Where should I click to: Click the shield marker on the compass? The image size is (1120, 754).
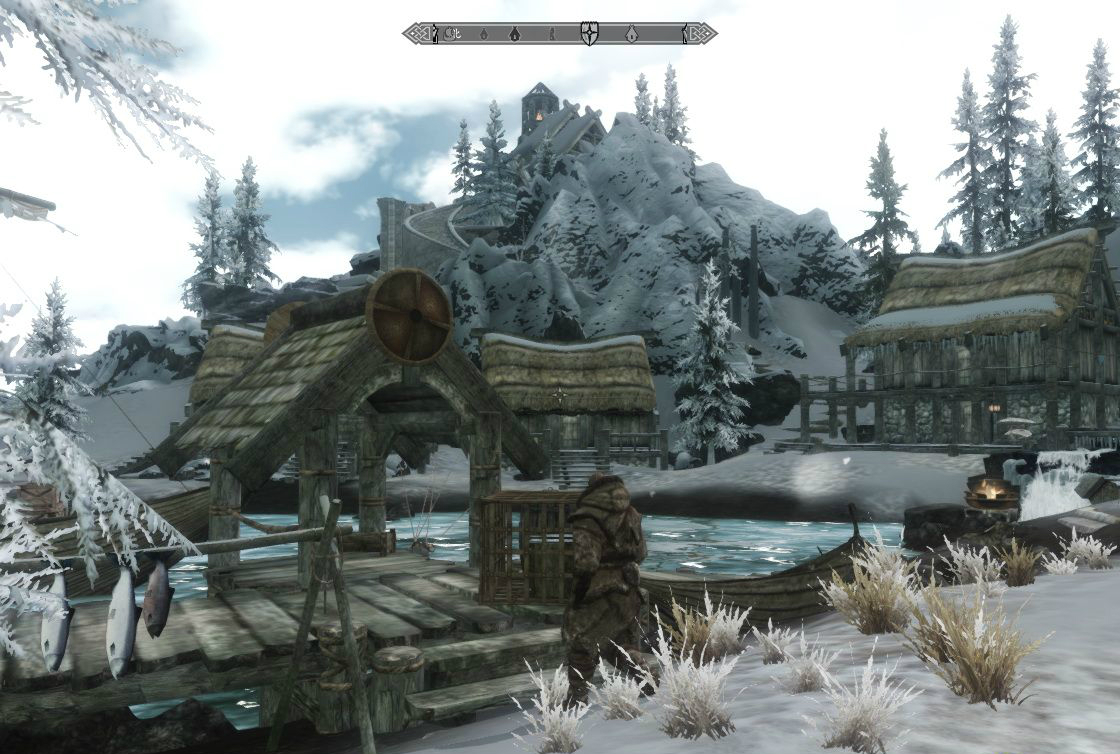[589, 33]
